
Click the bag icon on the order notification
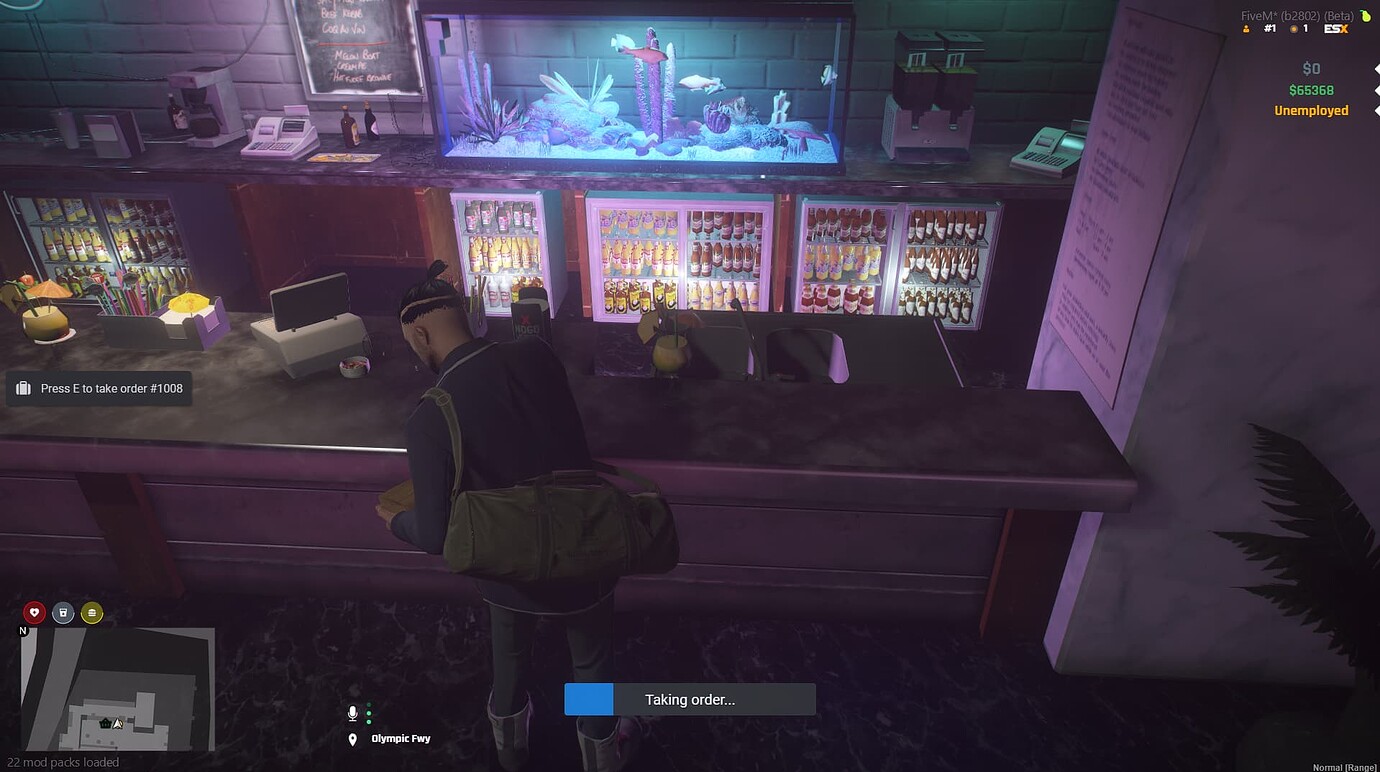pyautogui.click(x=23, y=387)
